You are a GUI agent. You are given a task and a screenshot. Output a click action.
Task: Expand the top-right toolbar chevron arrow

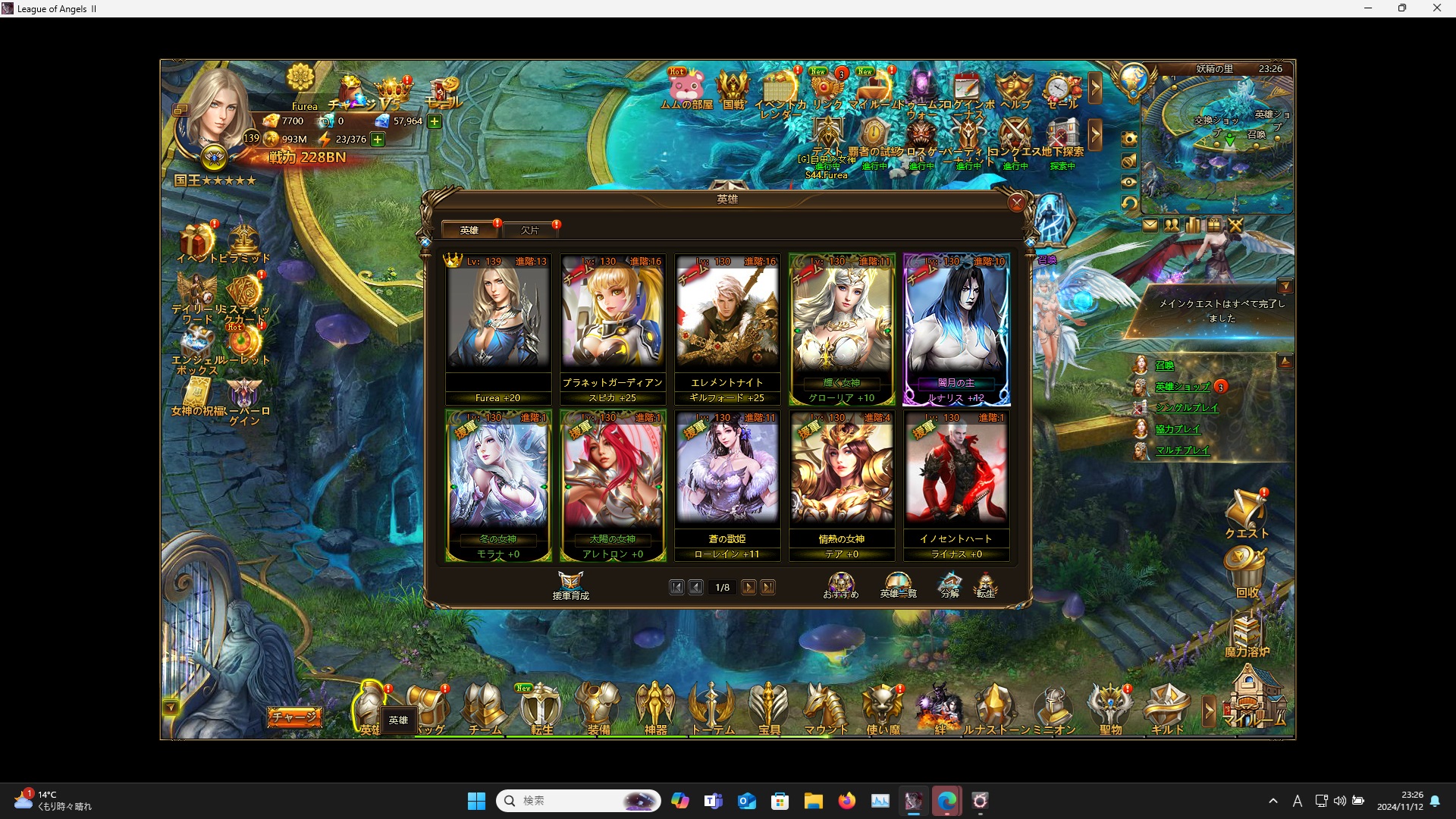pyautogui.click(x=1097, y=88)
